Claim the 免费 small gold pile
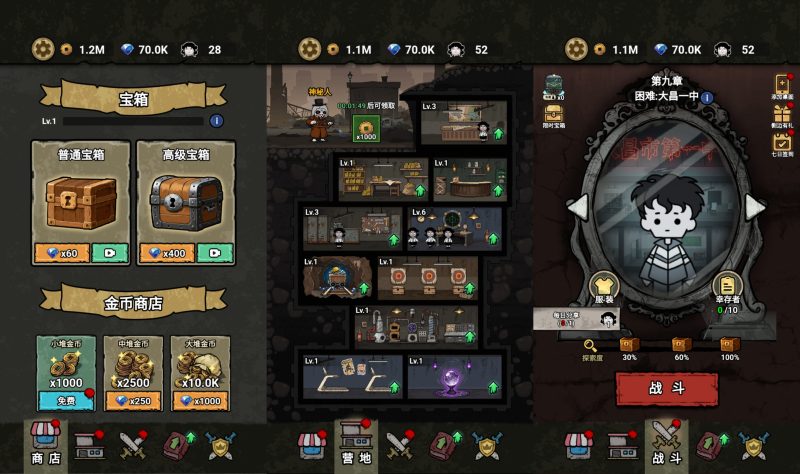Viewport: 800px width, 474px height. [x=66, y=400]
